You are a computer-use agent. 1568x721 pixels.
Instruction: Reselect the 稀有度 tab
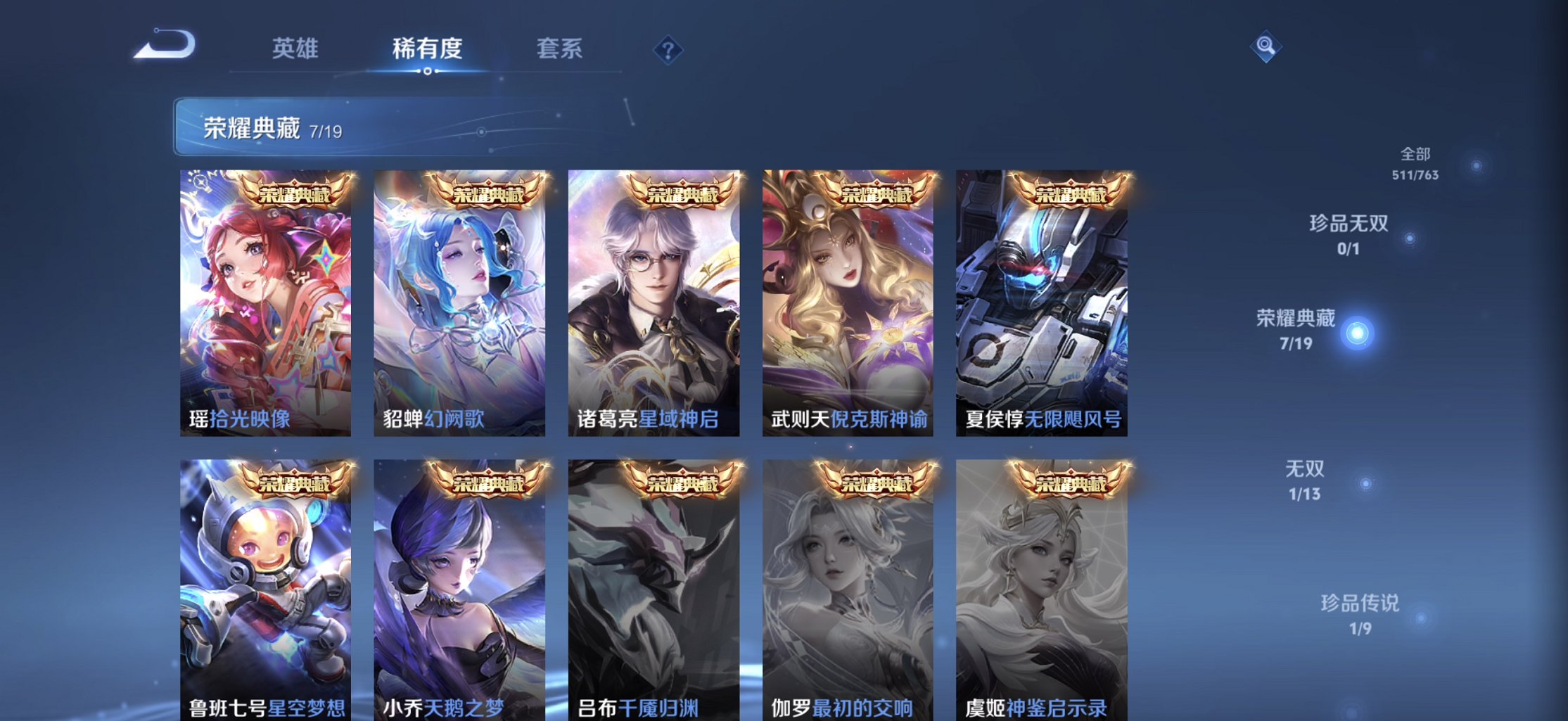pyautogui.click(x=427, y=48)
